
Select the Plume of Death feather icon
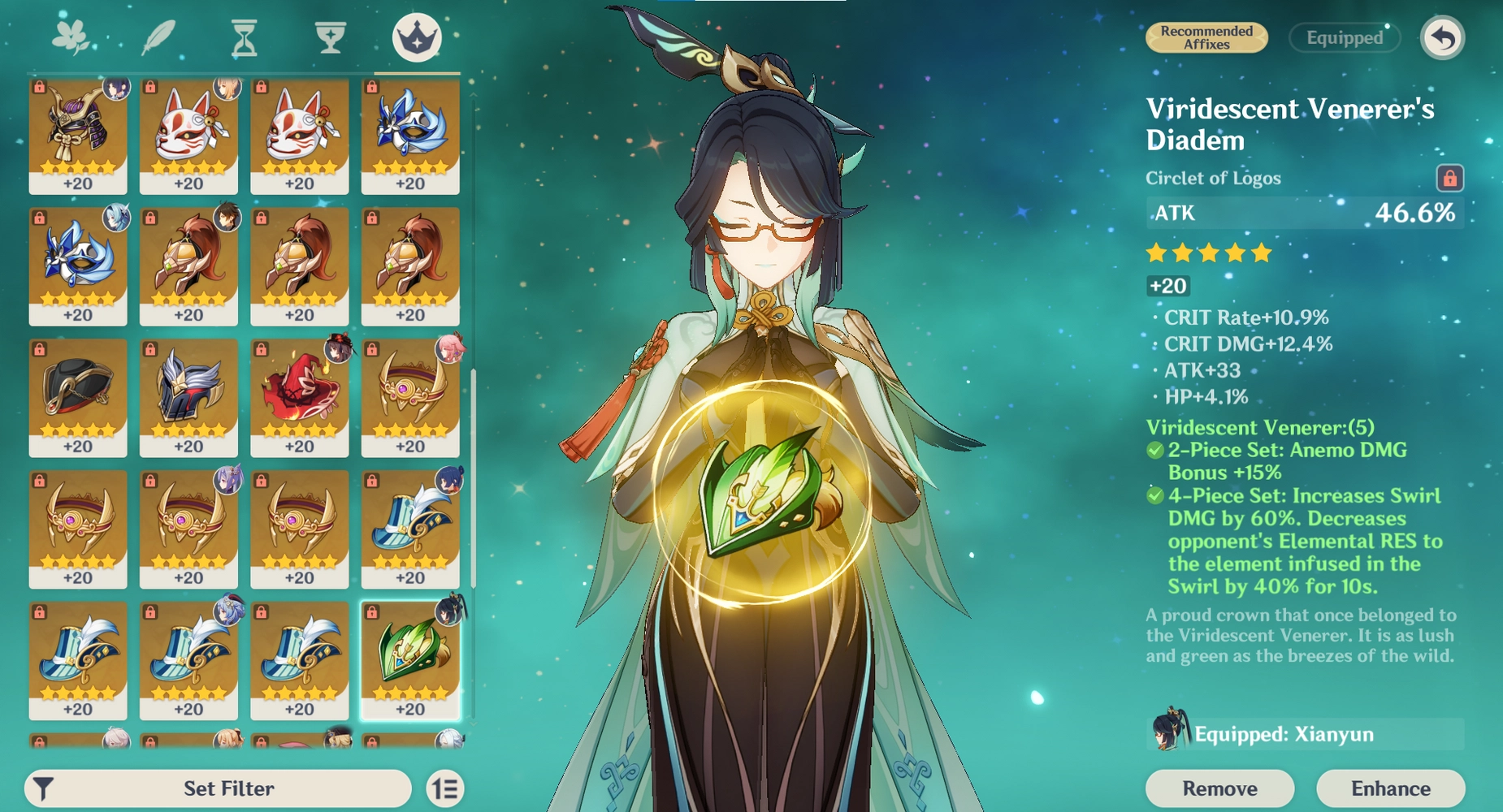coord(158,37)
